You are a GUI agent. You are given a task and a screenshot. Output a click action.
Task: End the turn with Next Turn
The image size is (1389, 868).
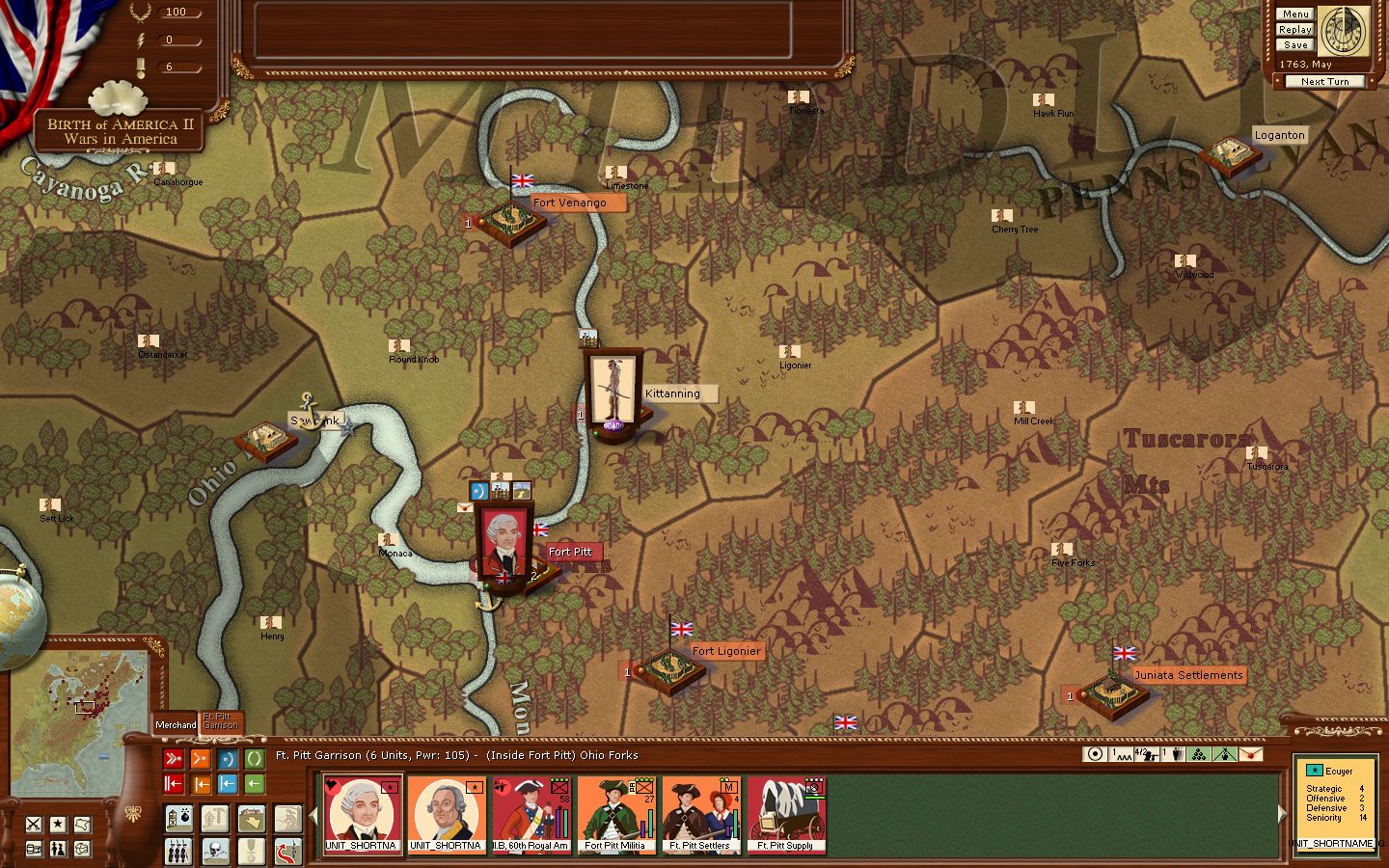click(x=1324, y=82)
